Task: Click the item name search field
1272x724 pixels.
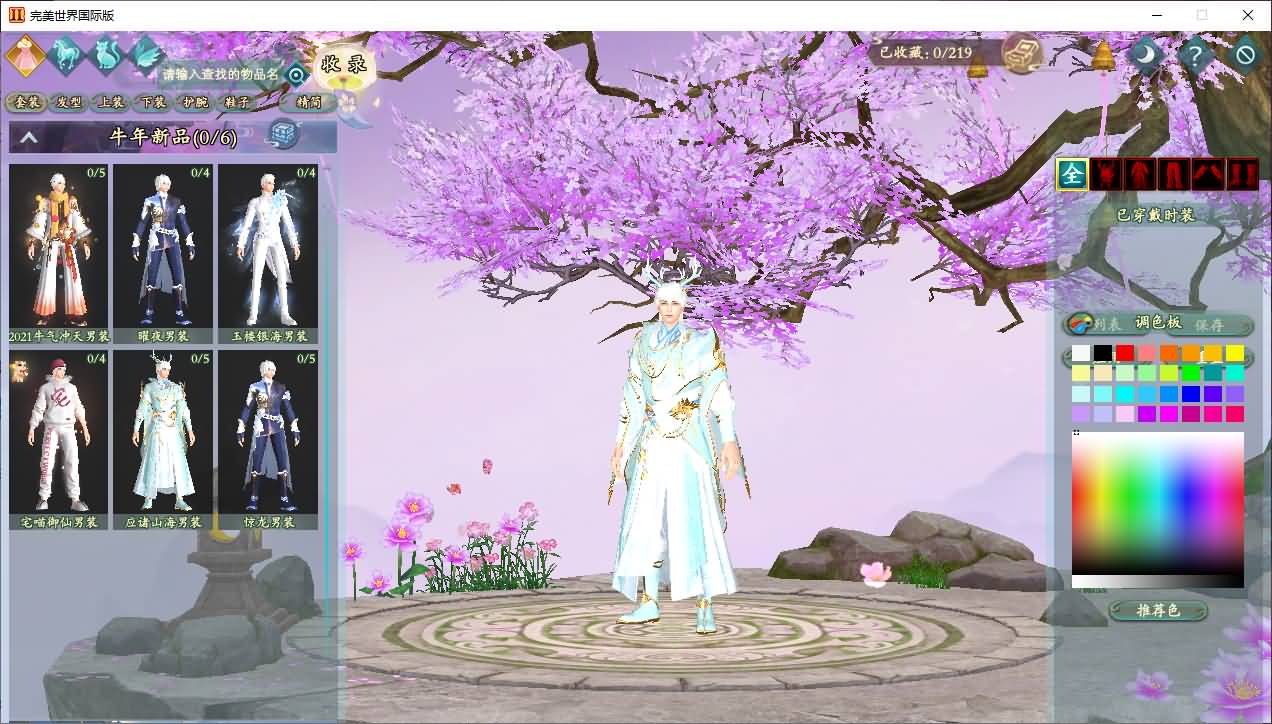Action: [x=218, y=74]
